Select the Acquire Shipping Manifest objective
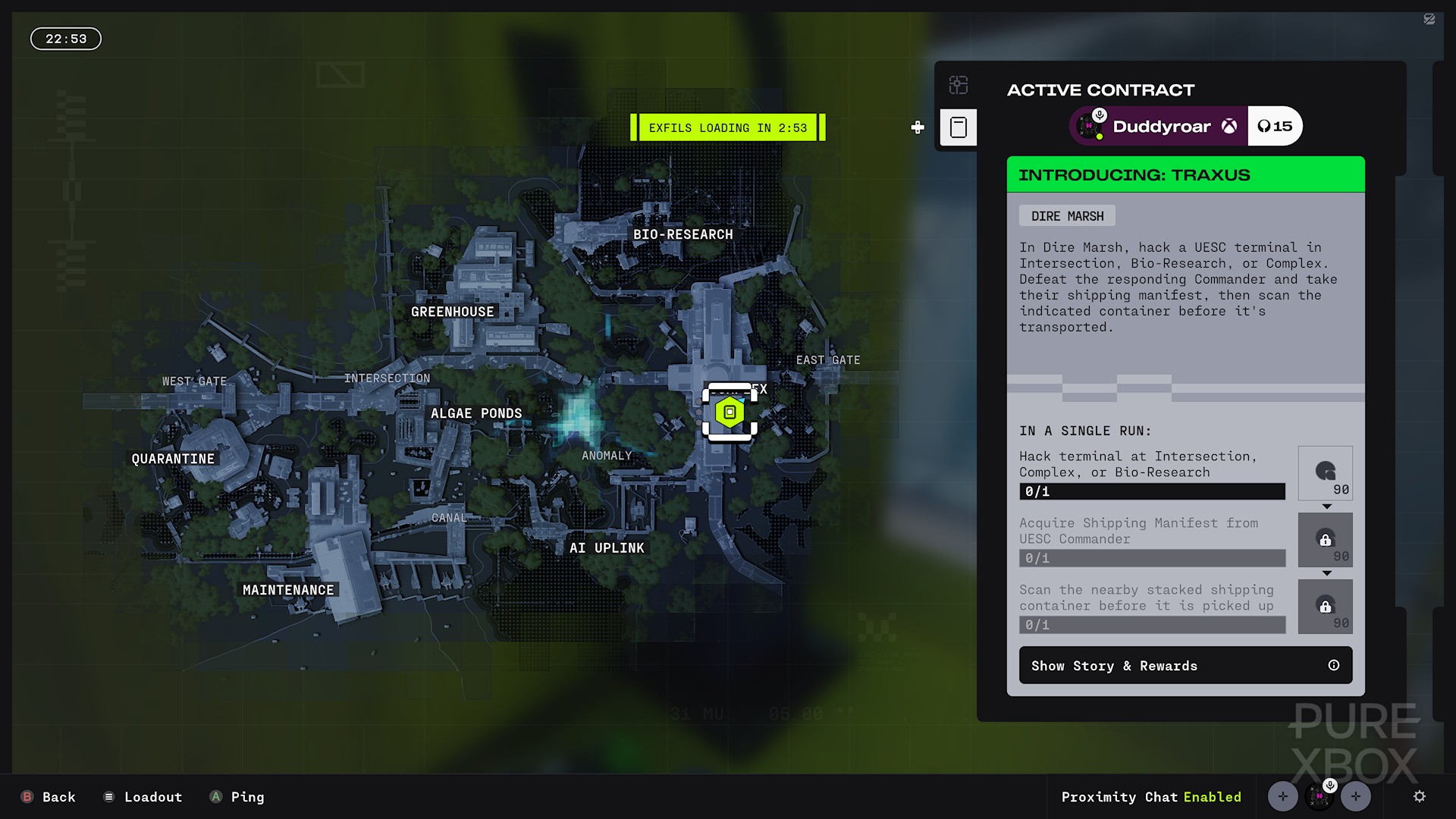This screenshot has height=819, width=1456. coord(1151,540)
